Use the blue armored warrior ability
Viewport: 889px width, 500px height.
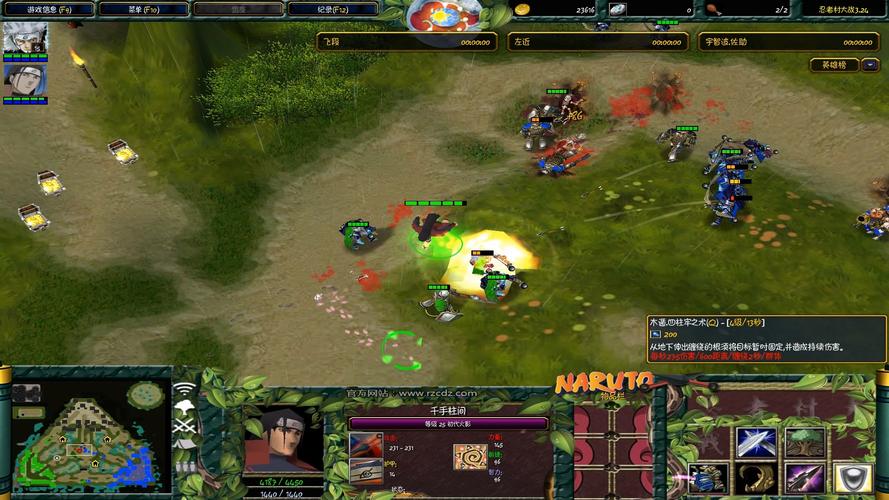pos(707,478)
